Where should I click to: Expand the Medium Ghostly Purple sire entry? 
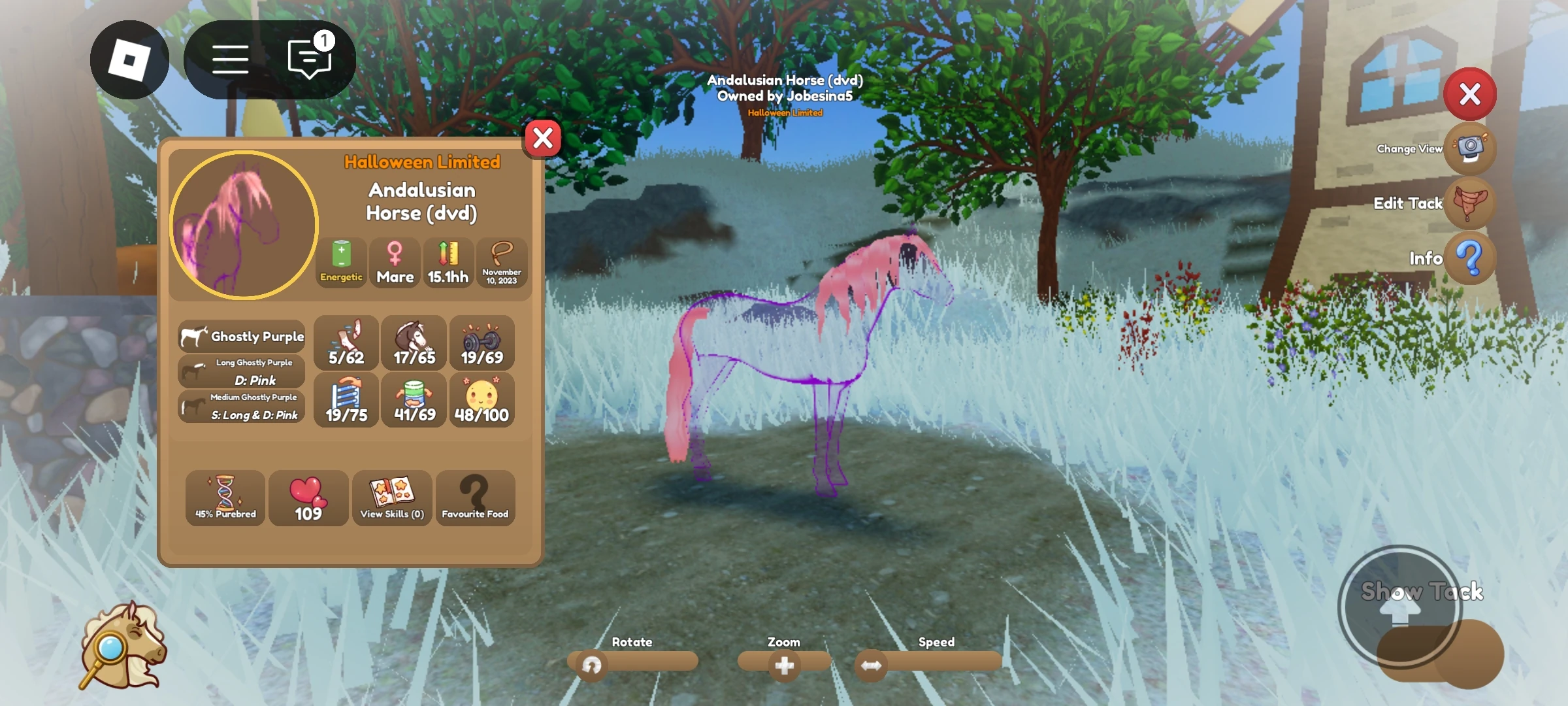[242, 405]
